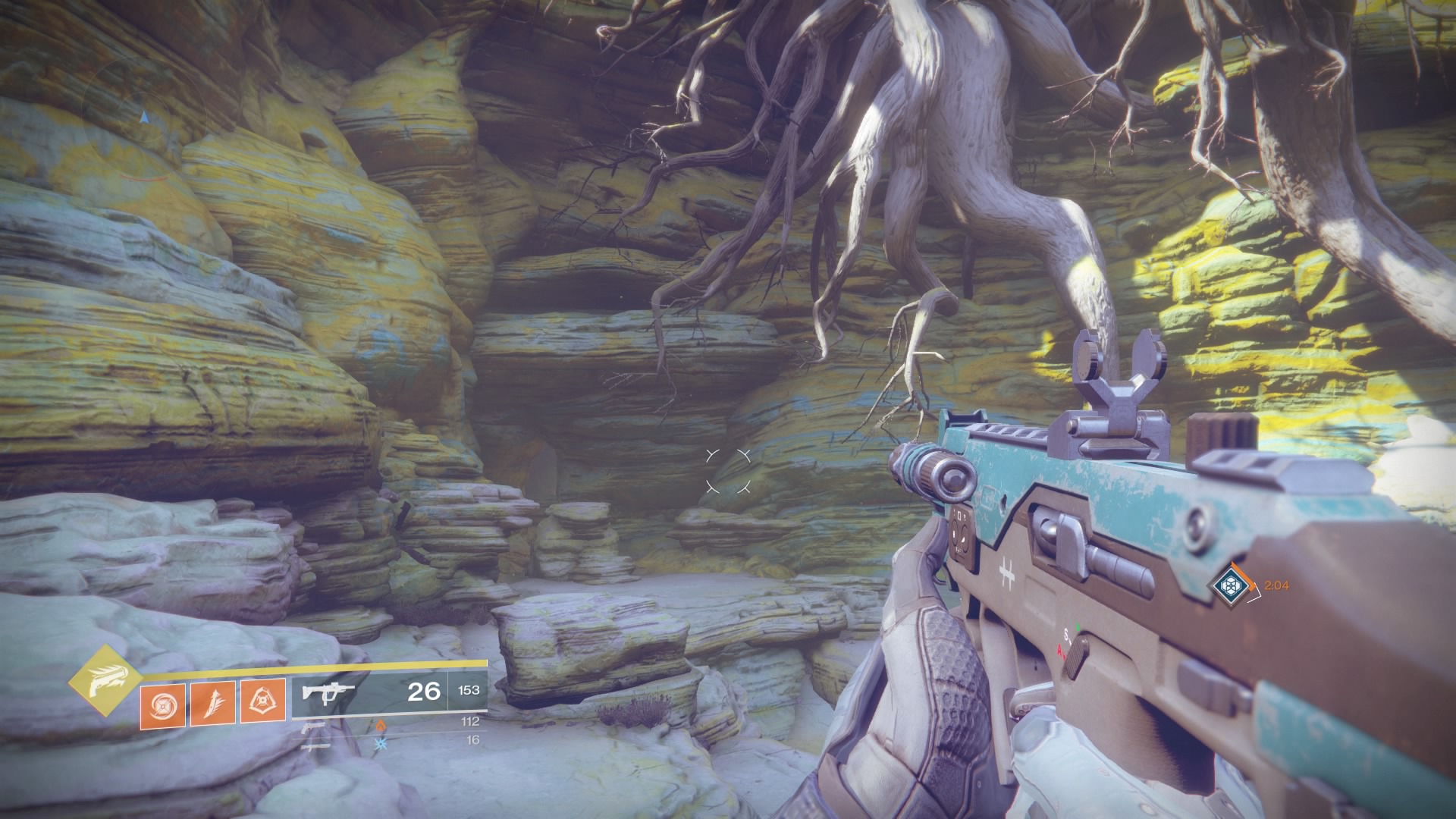
Task: Use the throwing knife melee ability
Action: coord(212,703)
